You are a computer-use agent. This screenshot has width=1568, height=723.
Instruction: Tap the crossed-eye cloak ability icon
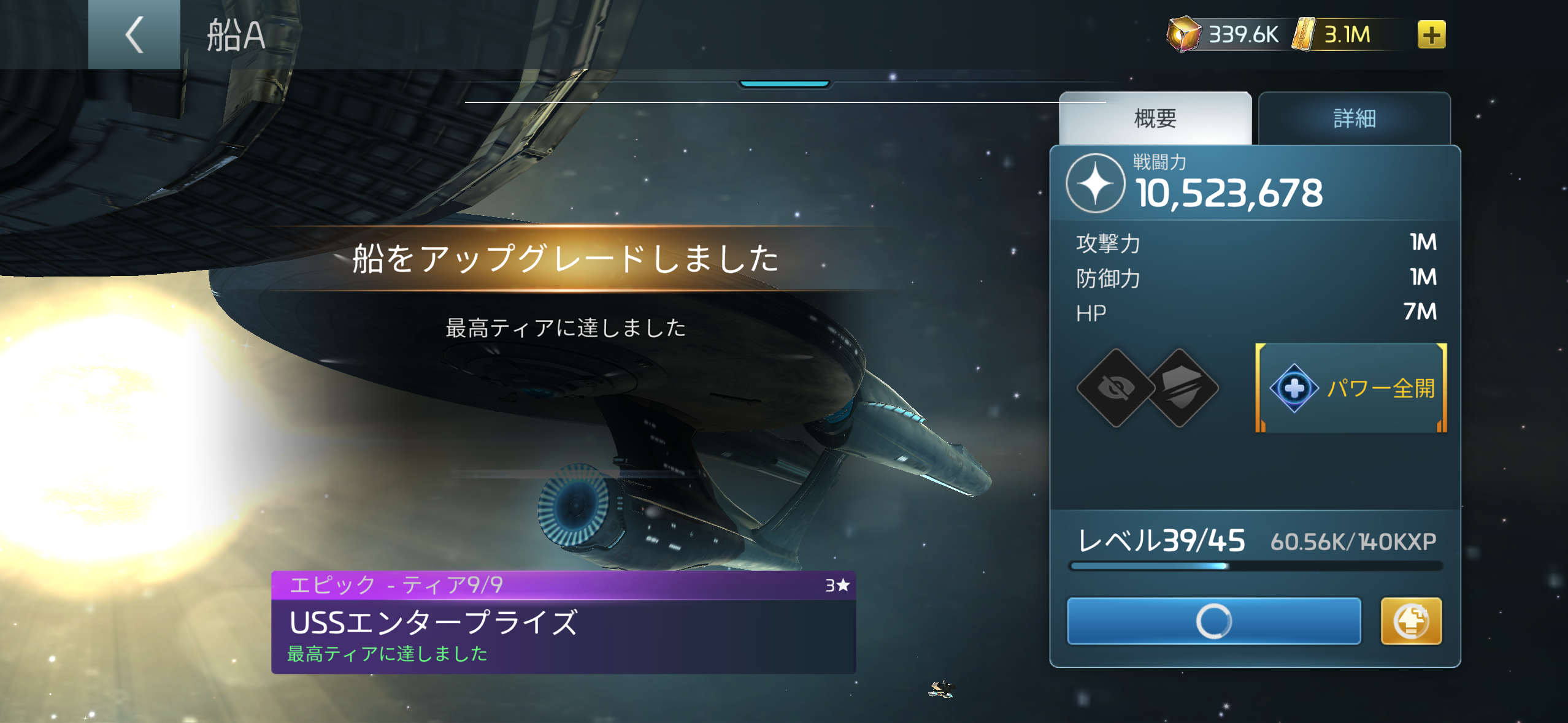pyautogui.click(x=1116, y=388)
